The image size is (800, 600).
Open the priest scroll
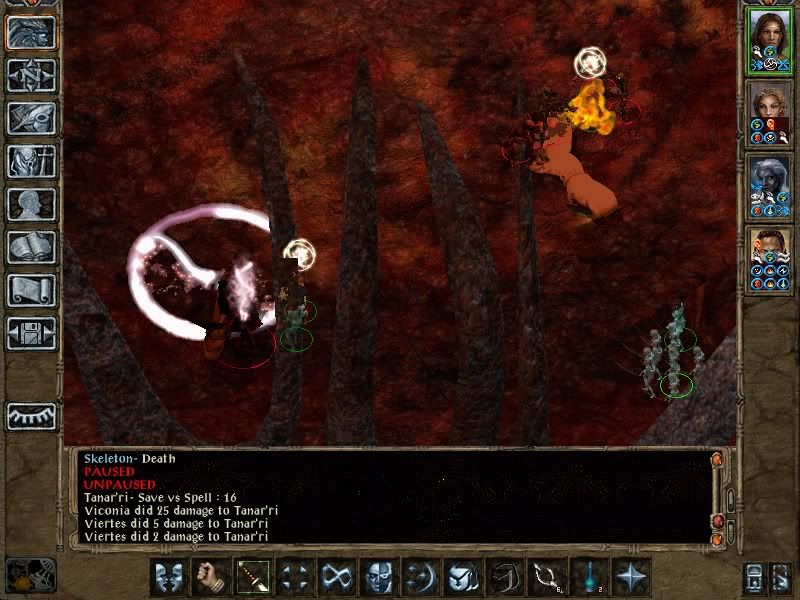31,290
